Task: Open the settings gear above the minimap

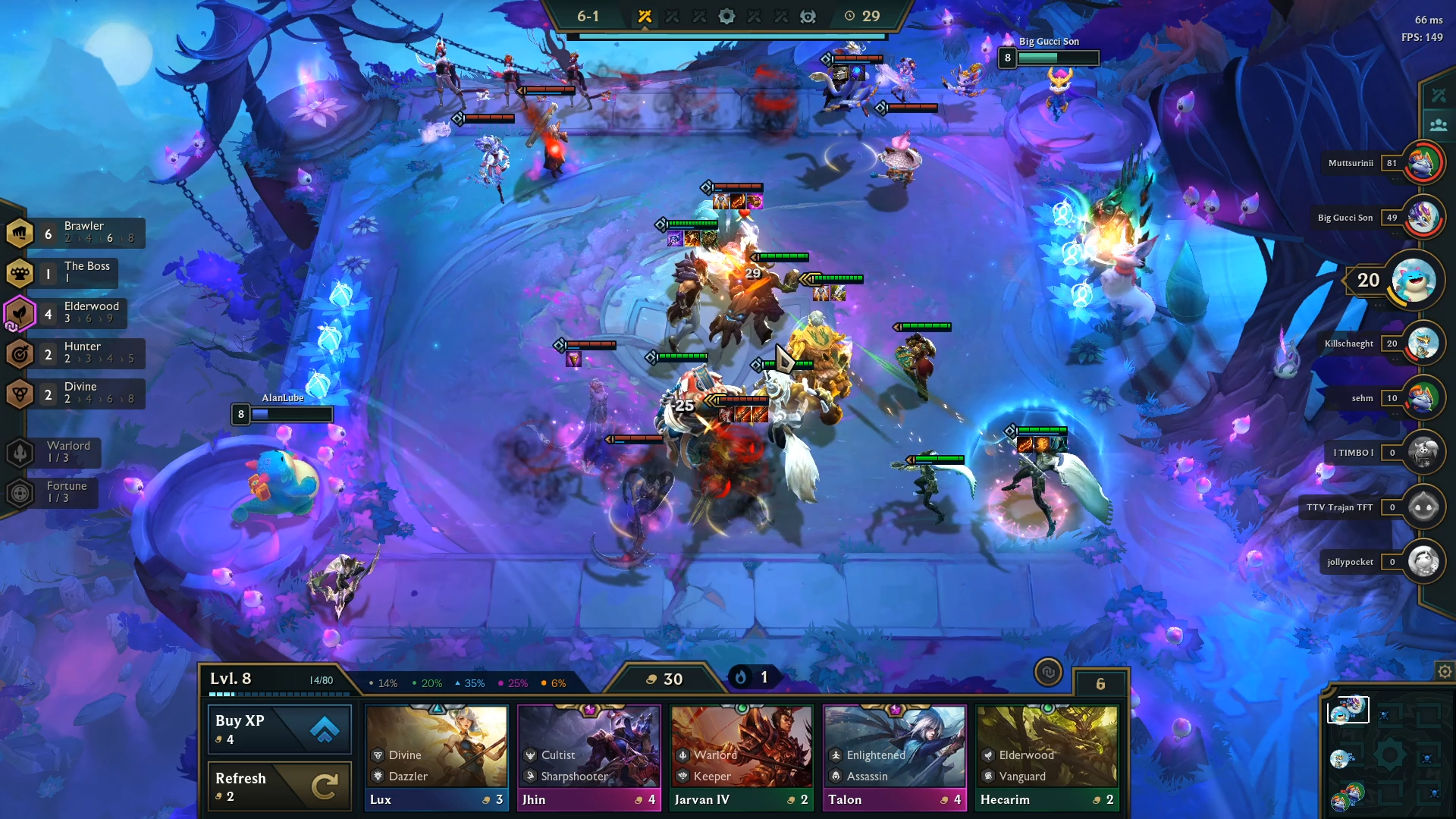Action: point(1443,671)
